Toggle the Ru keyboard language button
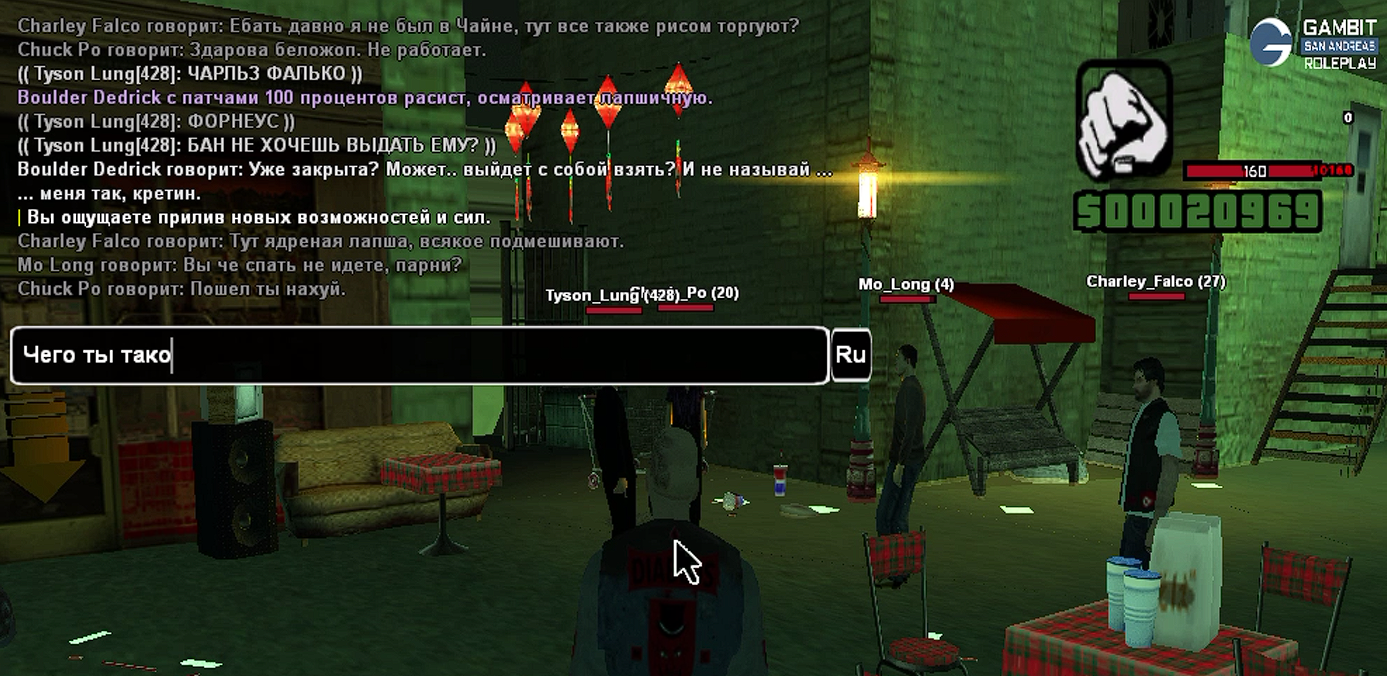This screenshot has width=1387, height=676. pos(851,355)
